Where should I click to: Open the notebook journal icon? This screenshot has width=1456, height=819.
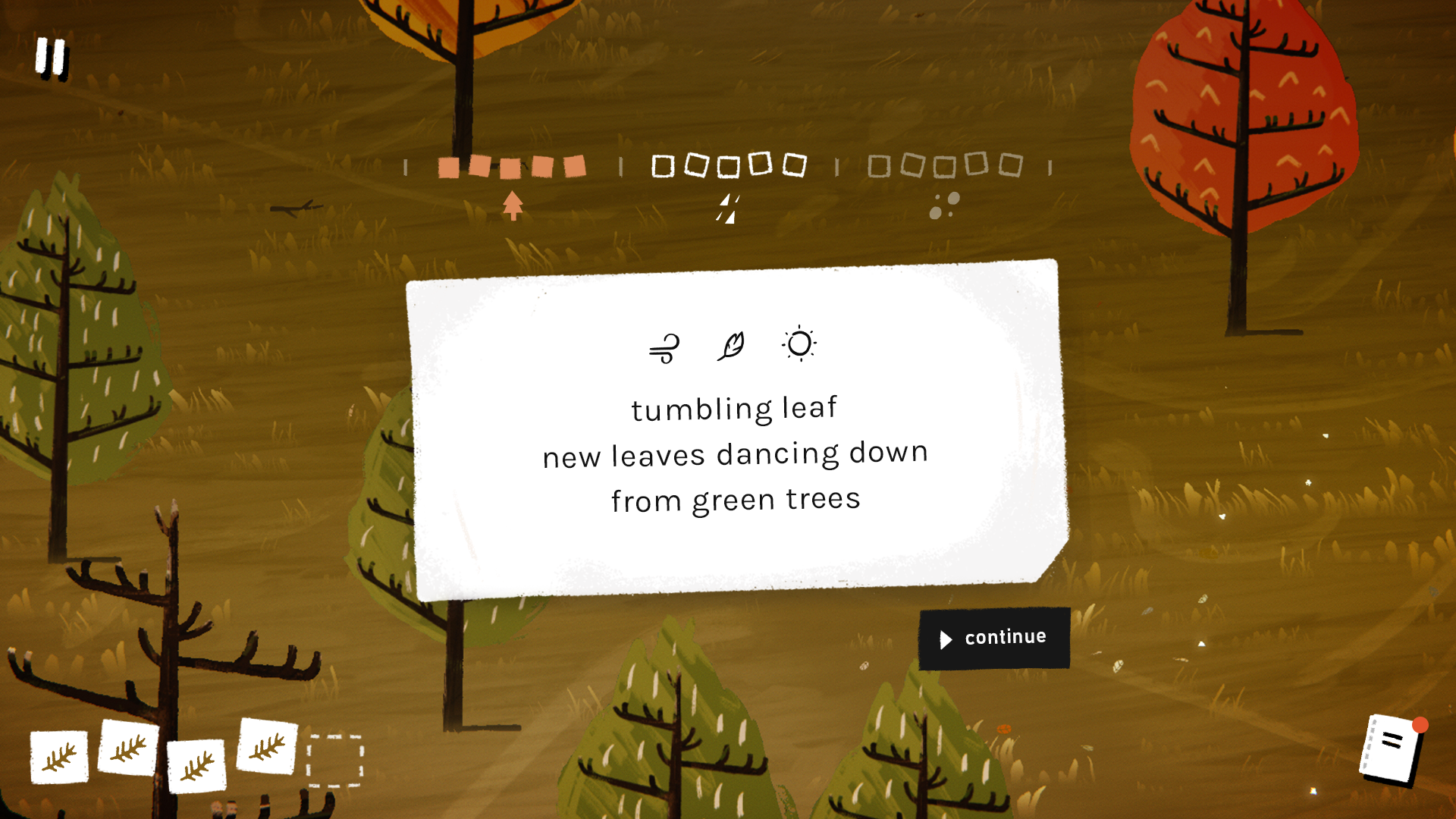[x=1392, y=748]
